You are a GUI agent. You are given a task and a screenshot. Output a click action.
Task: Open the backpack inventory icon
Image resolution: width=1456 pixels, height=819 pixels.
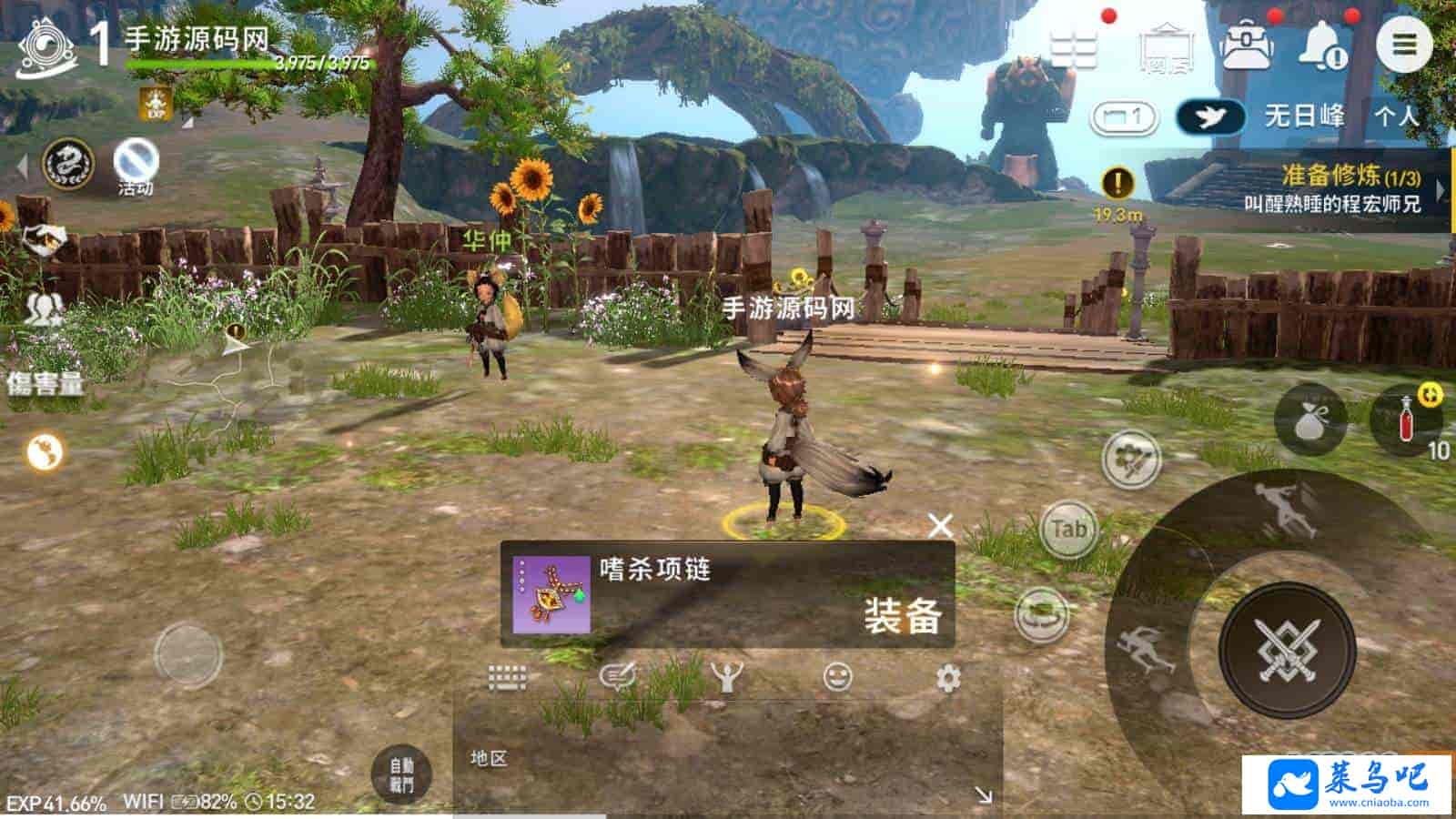tap(1246, 45)
